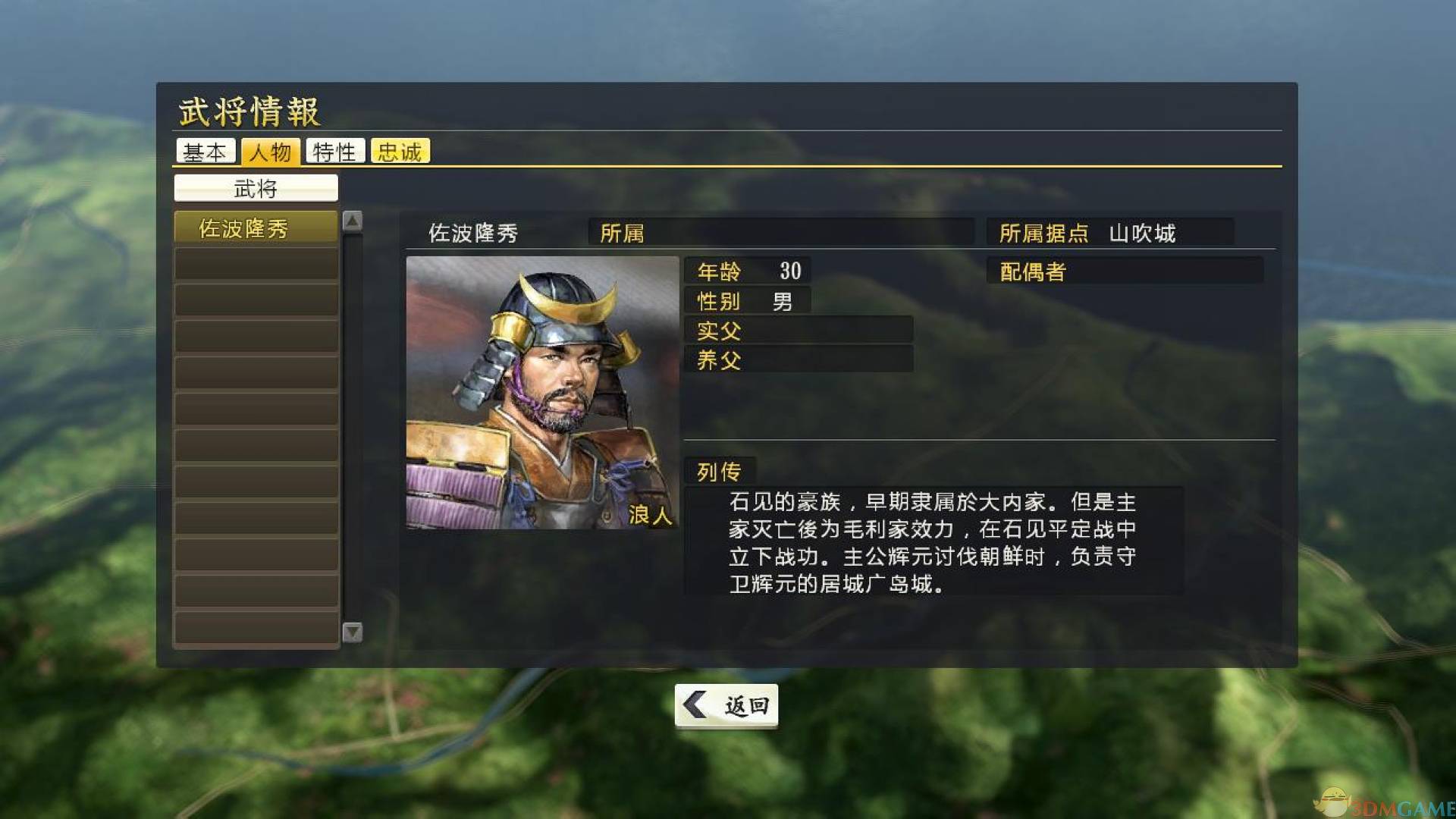
Task: Click the highlighted 忠诚 tab toggle
Action: [x=400, y=151]
